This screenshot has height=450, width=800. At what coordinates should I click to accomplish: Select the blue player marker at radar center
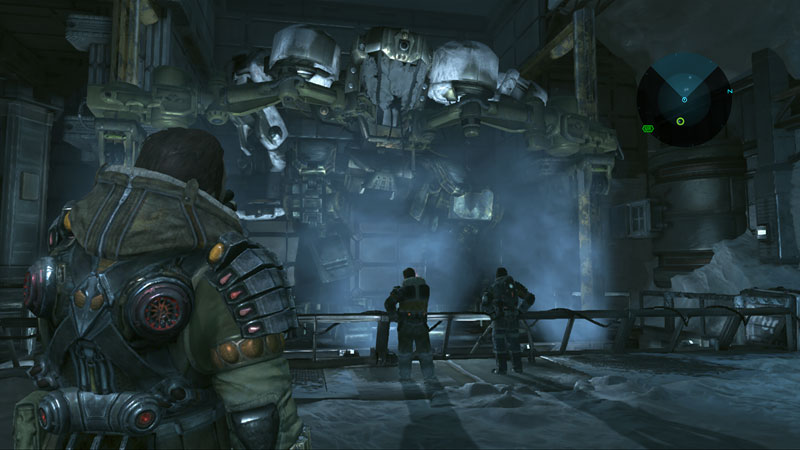(x=684, y=99)
